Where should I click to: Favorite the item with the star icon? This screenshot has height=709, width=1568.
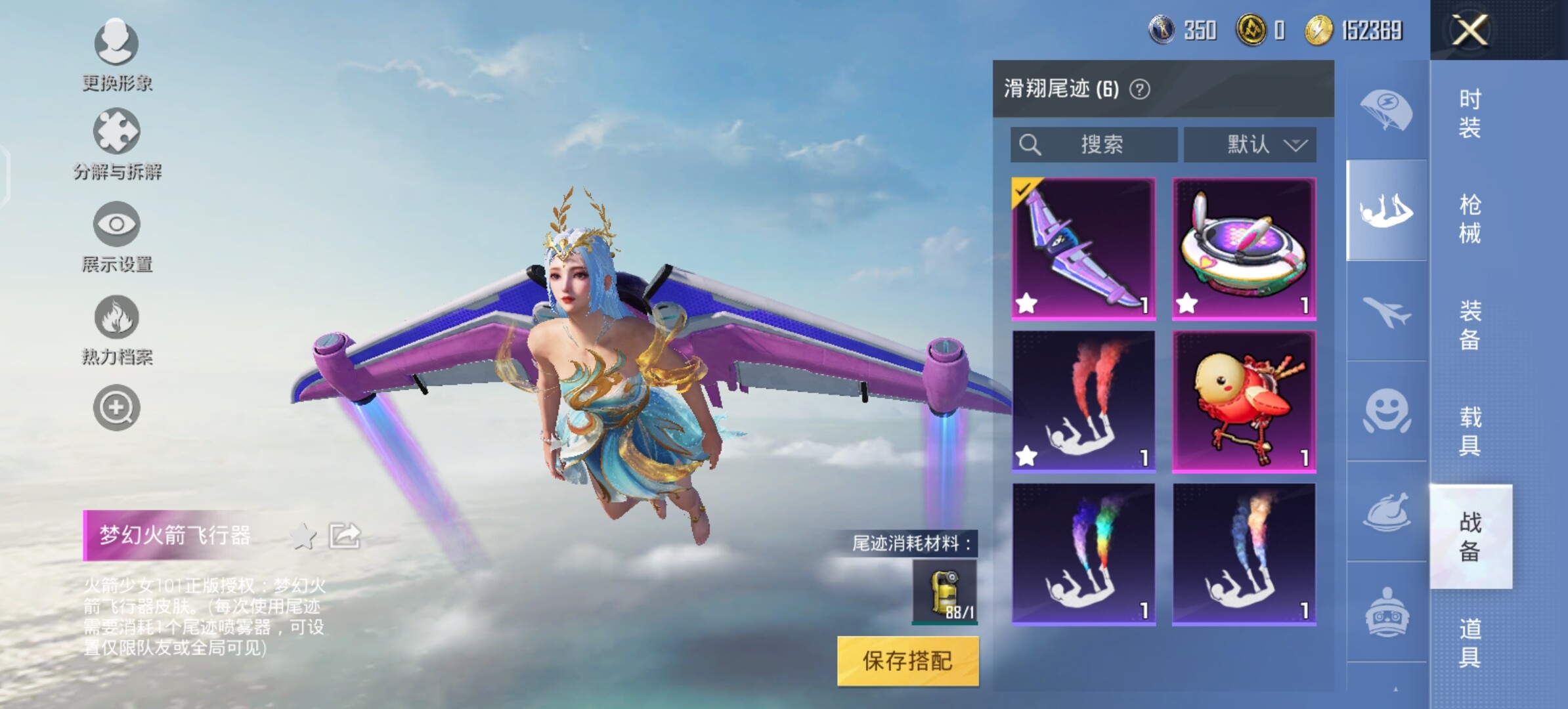tap(303, 536)
